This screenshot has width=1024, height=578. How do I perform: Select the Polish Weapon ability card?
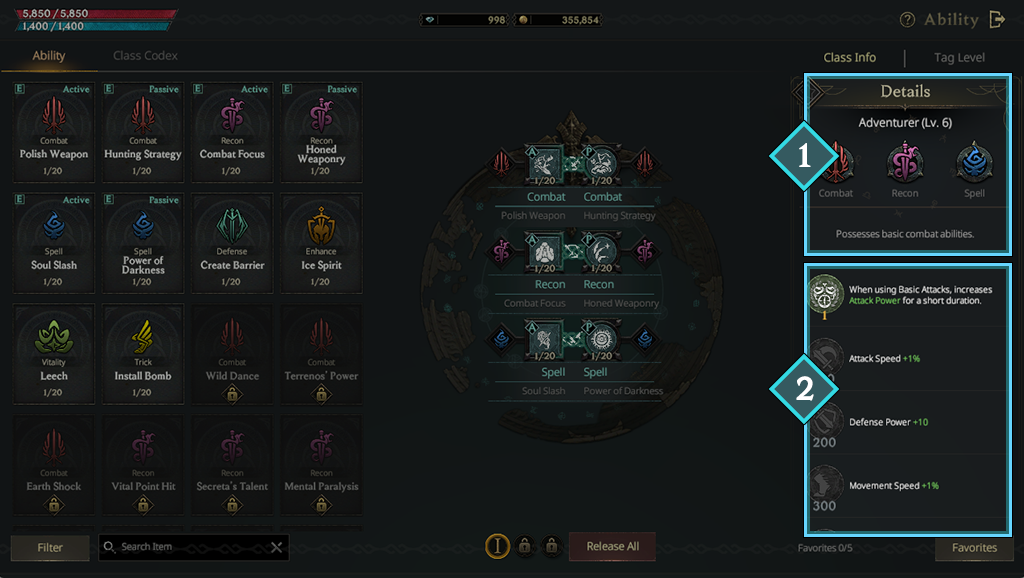point(54,131)
